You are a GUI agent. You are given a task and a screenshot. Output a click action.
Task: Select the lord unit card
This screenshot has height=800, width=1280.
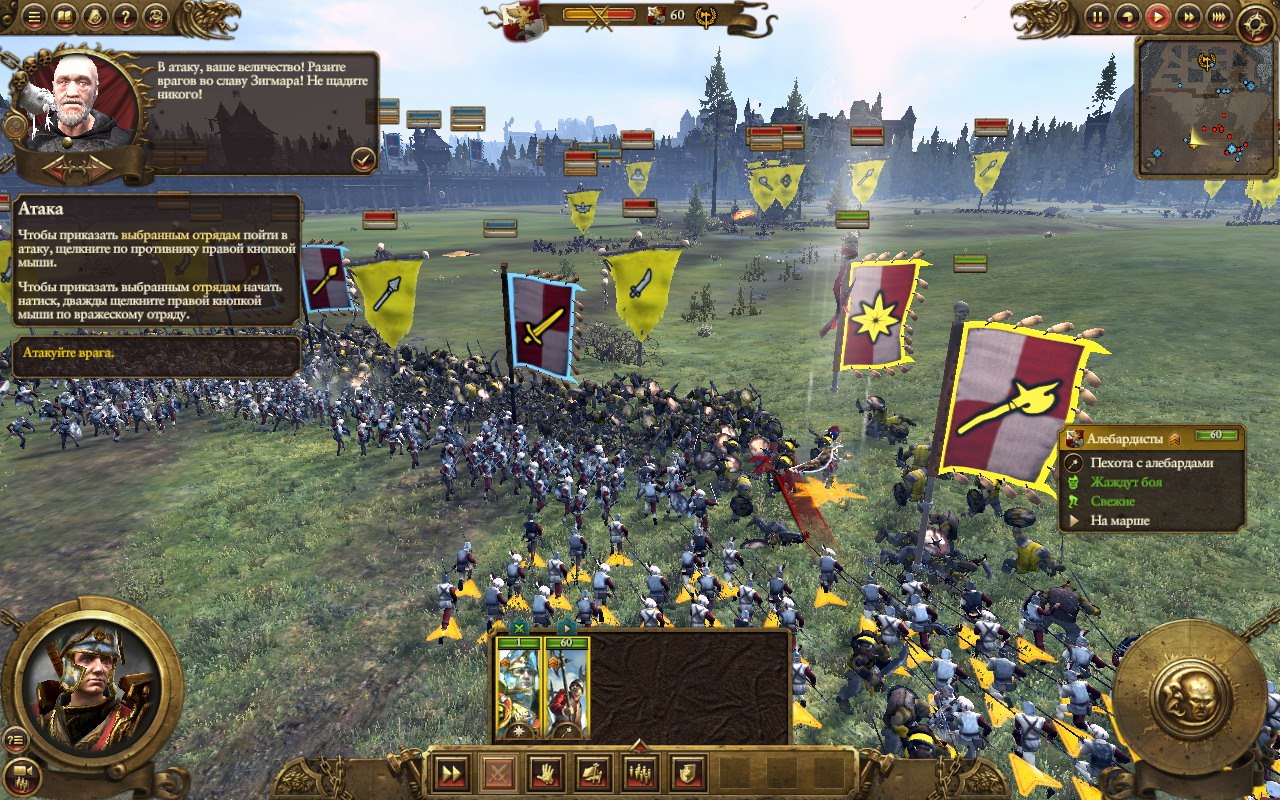click(x=519, y=687)
